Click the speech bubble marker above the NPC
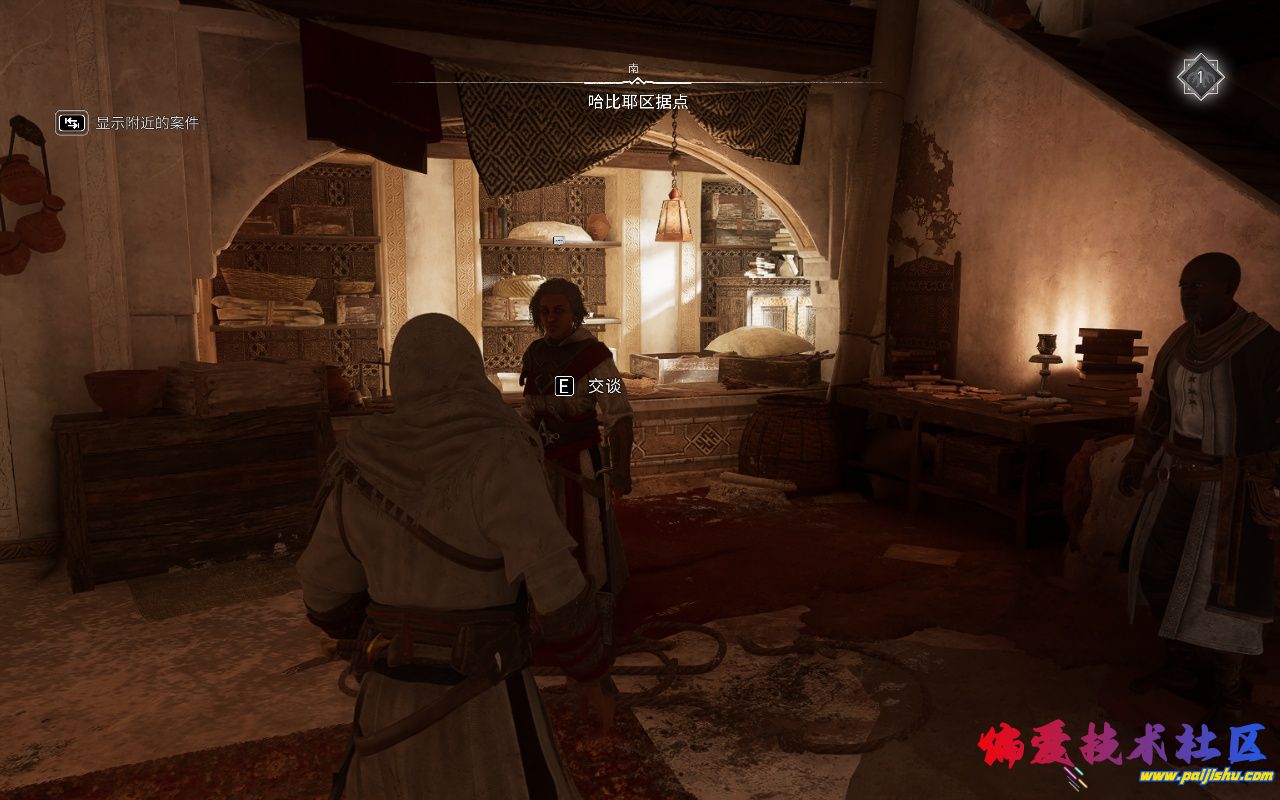Image resolution: width=1280 pixels, height=800 pixels. click(559, 240)
